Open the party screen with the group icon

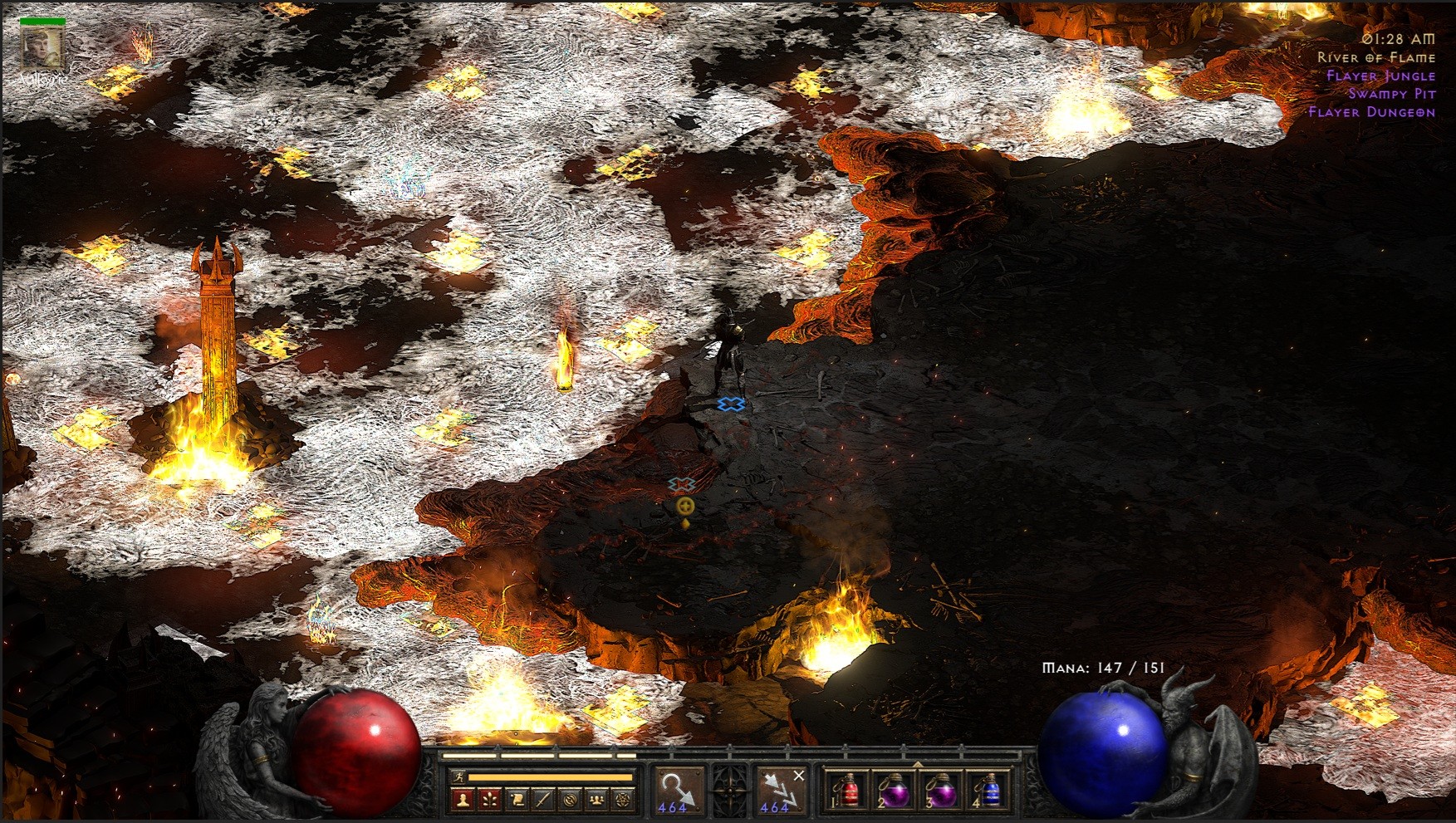pos(596,800)
